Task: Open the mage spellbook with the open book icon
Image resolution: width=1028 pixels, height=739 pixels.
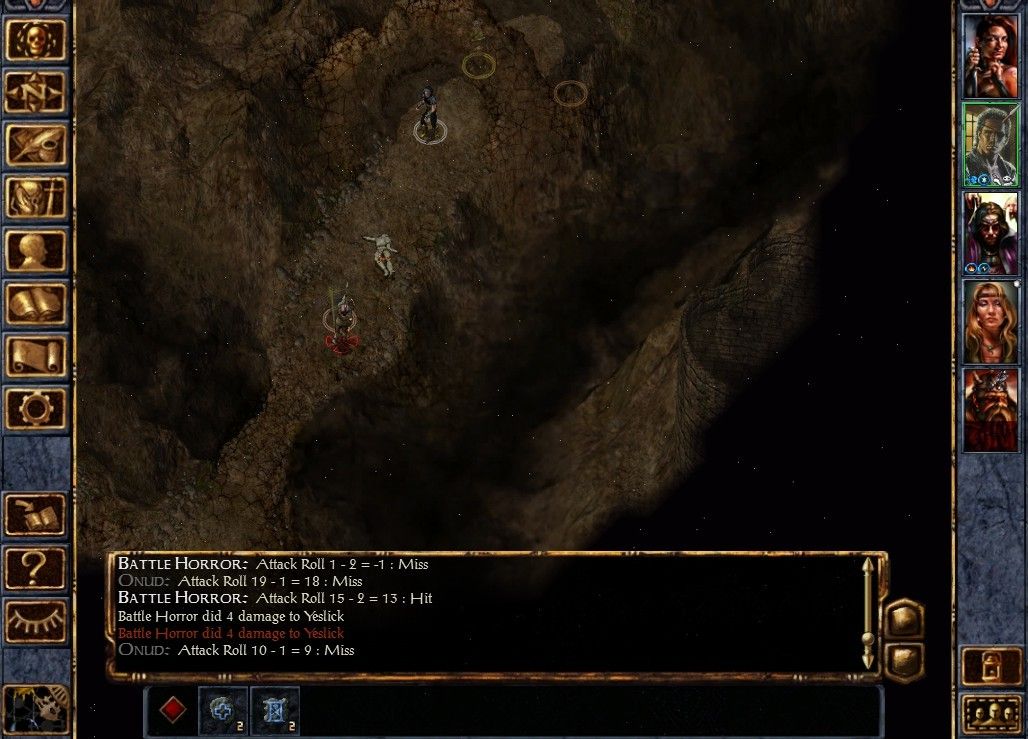Action: pyautogui.click(x=36, y=304)
